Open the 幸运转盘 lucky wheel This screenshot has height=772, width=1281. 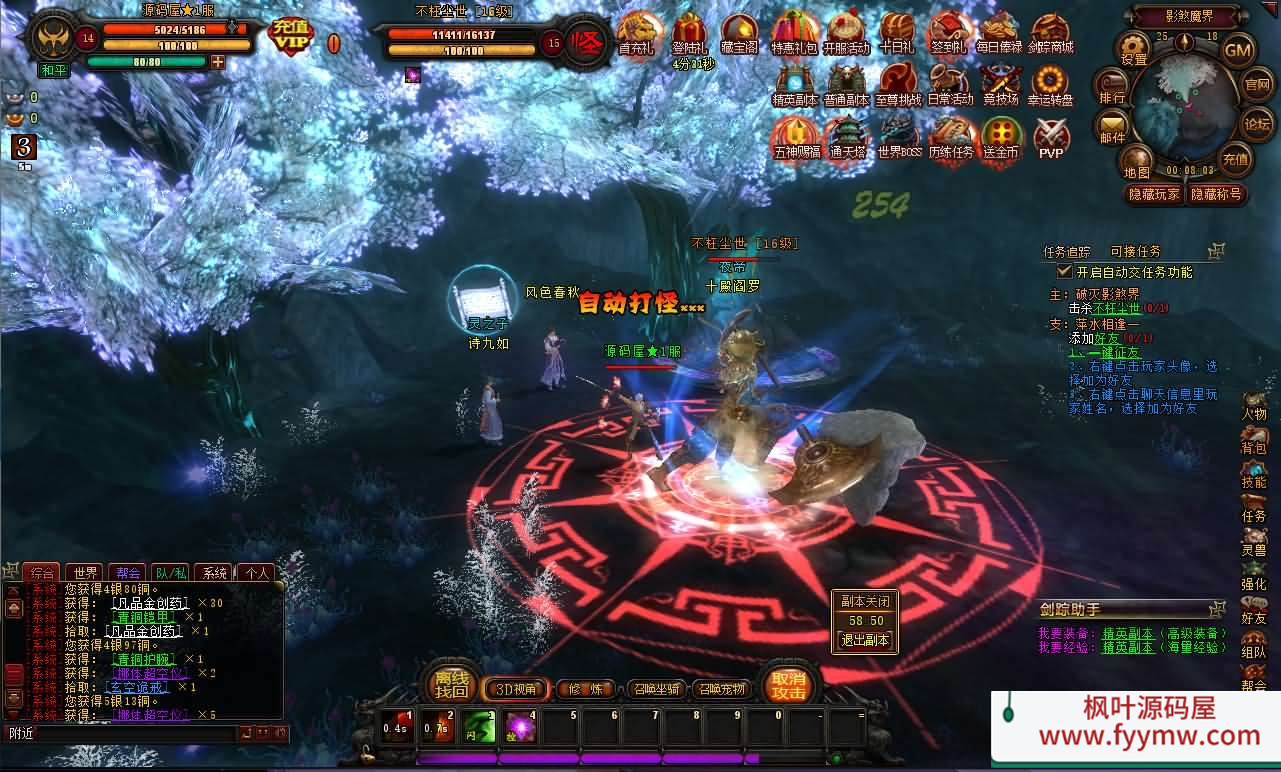coord(1051,85)
